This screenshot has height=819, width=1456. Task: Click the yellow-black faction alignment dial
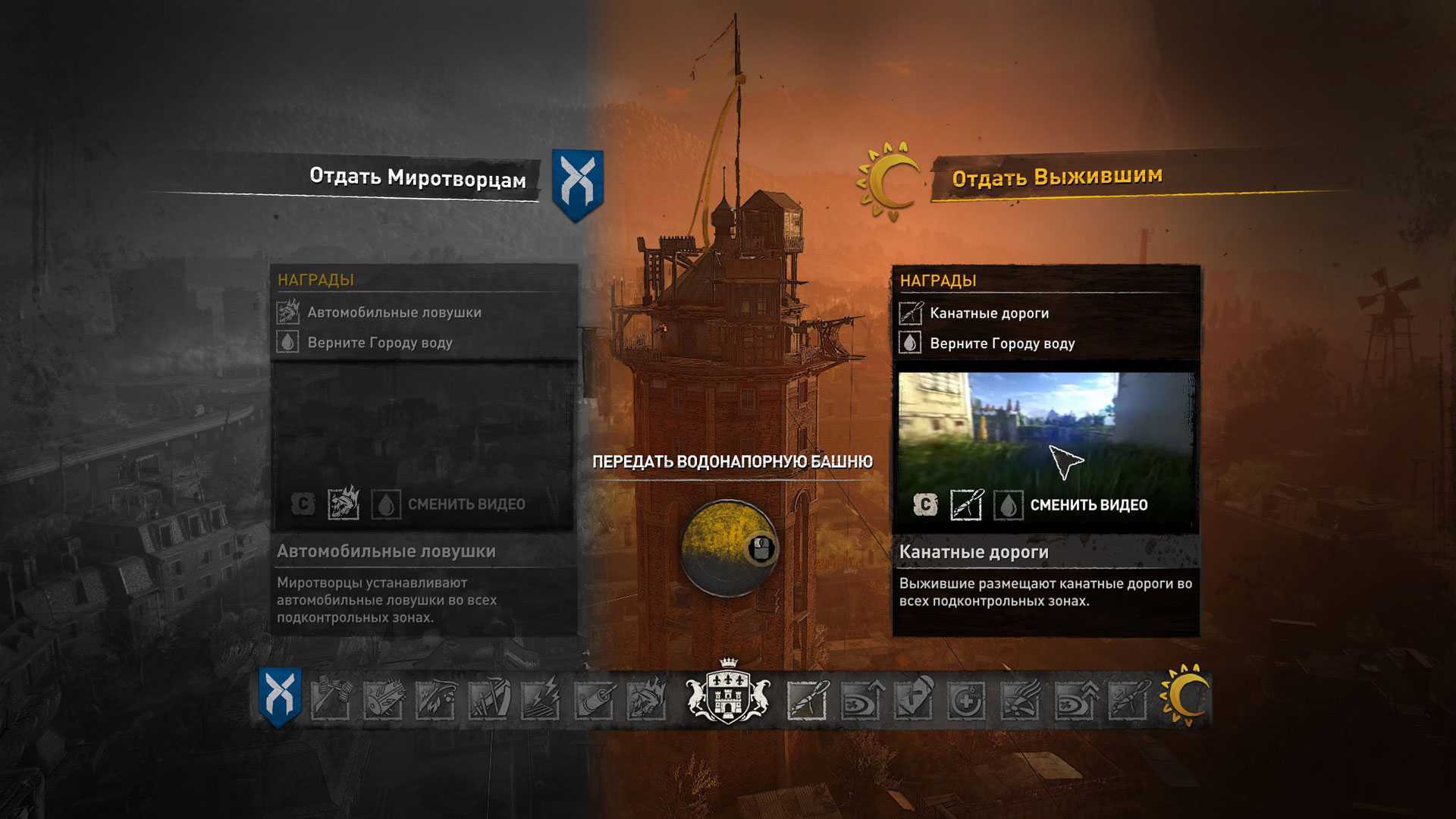726,548
